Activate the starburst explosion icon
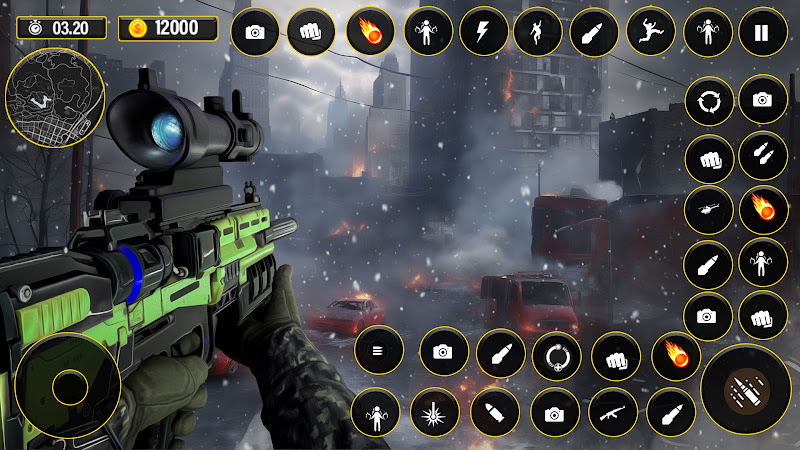Viewport: 800px width, 450px height. tap(434, 412)
